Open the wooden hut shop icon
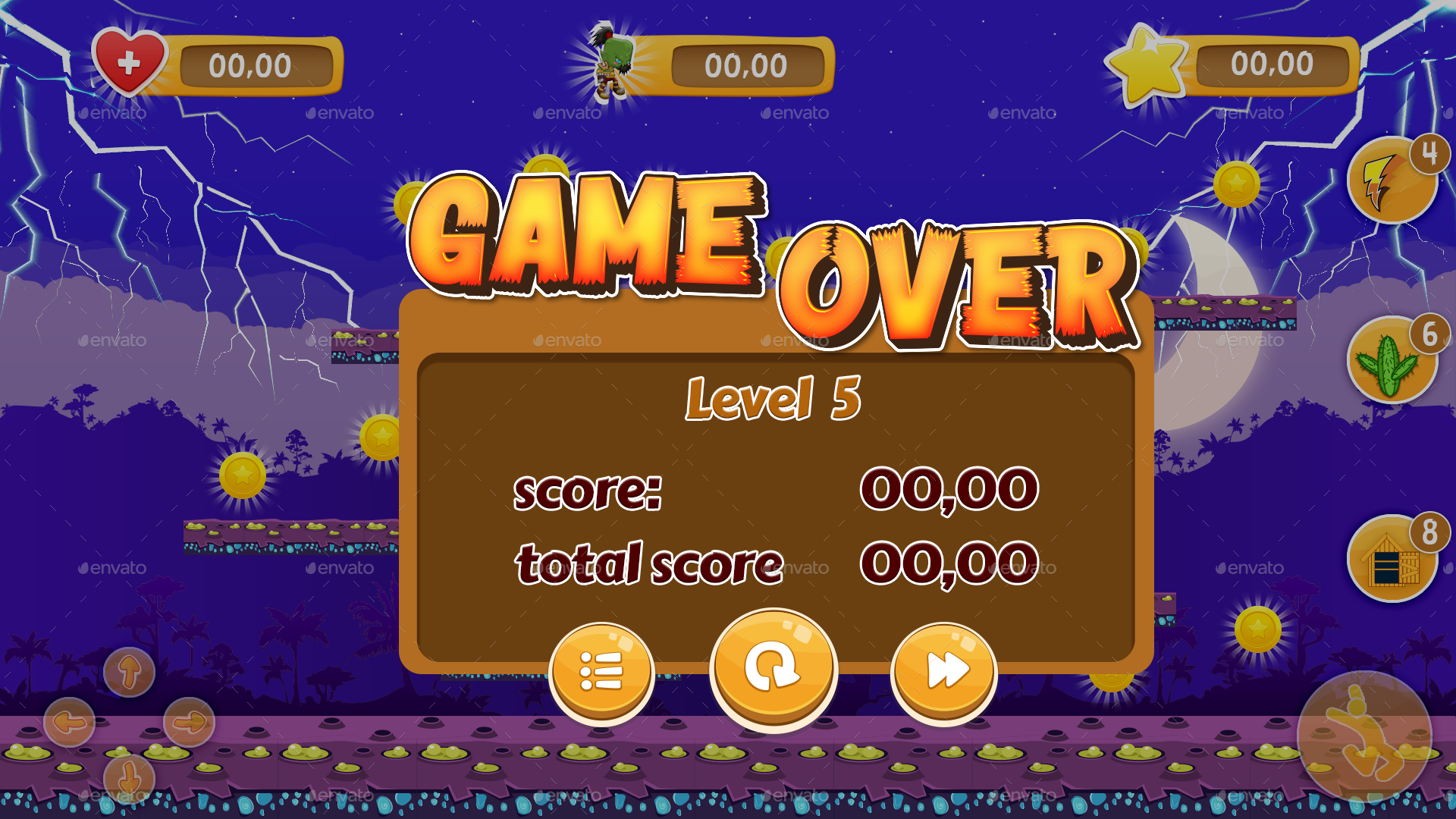1456x819 pixels. click(x=1394, y=559)
